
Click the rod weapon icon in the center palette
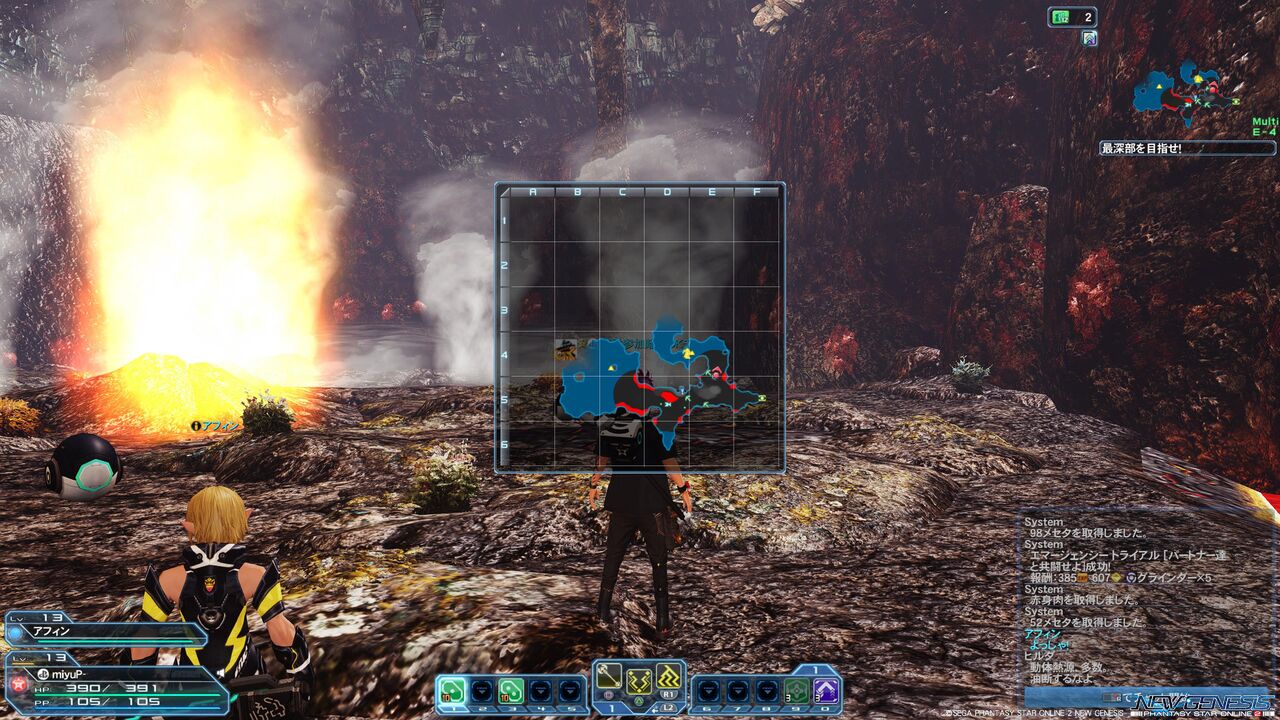(608, 675)
